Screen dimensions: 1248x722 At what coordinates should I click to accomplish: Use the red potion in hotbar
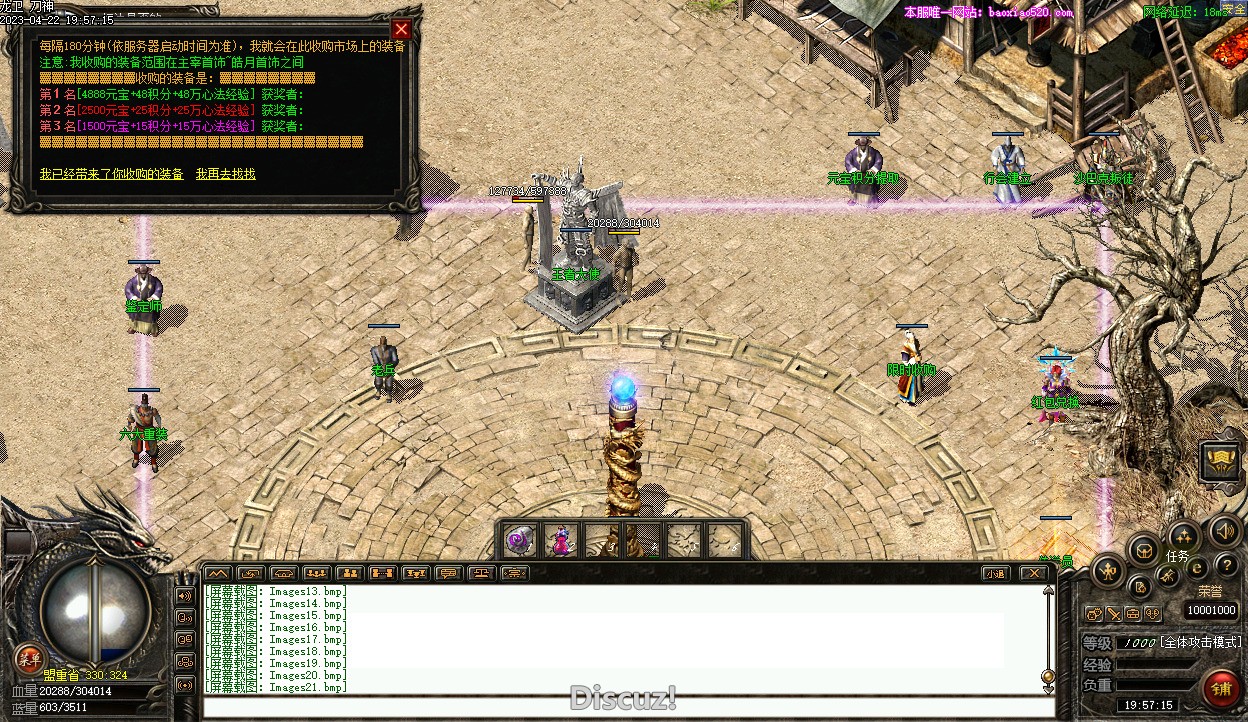560,541
